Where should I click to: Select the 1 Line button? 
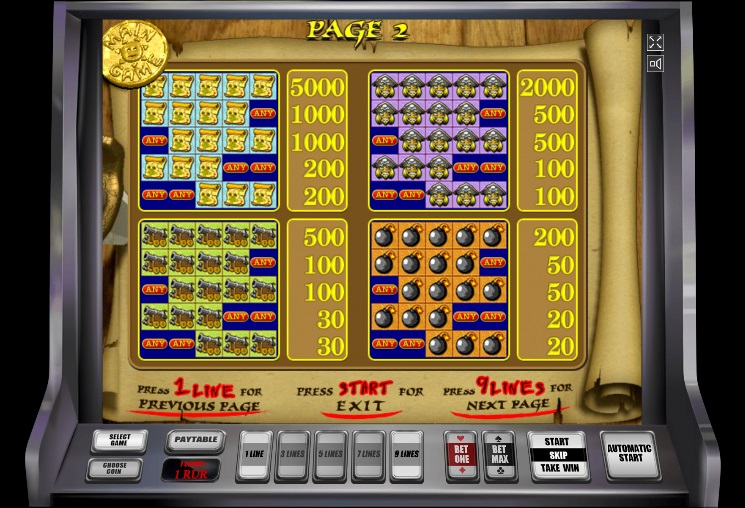tap(254, 455)
